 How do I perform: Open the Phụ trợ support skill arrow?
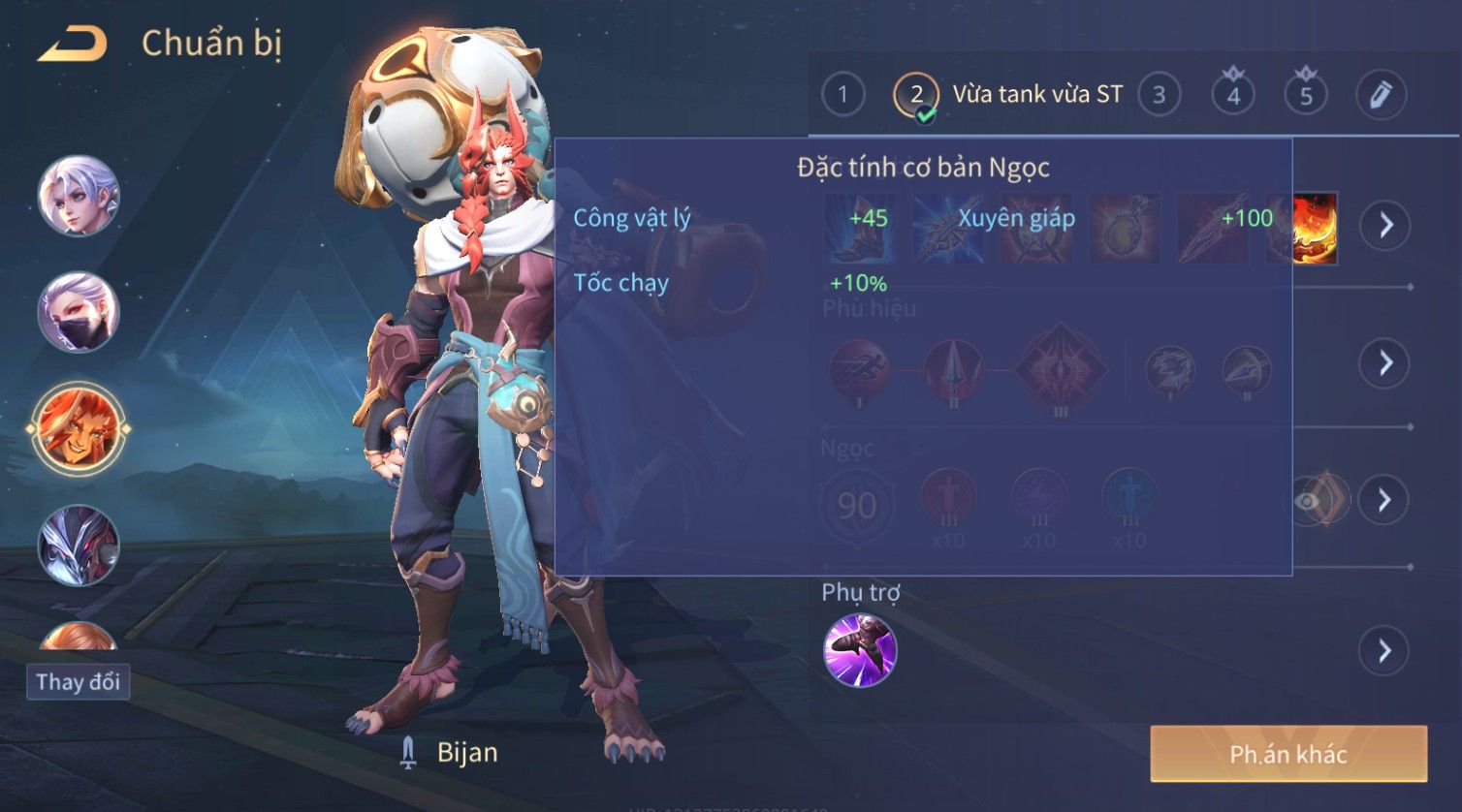(x=1384, y=650)
